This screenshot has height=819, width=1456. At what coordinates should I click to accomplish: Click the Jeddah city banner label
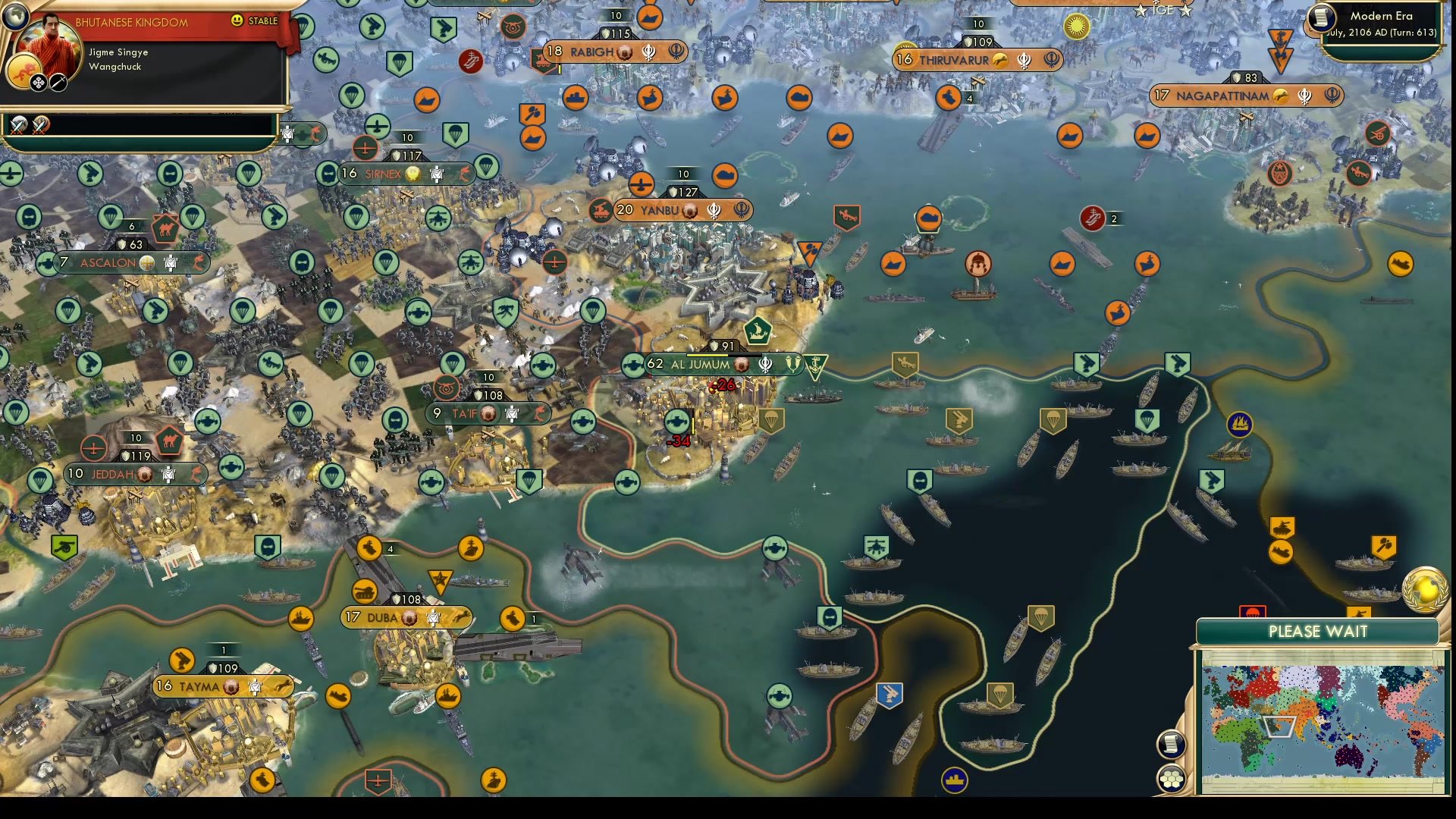[111, 473]
